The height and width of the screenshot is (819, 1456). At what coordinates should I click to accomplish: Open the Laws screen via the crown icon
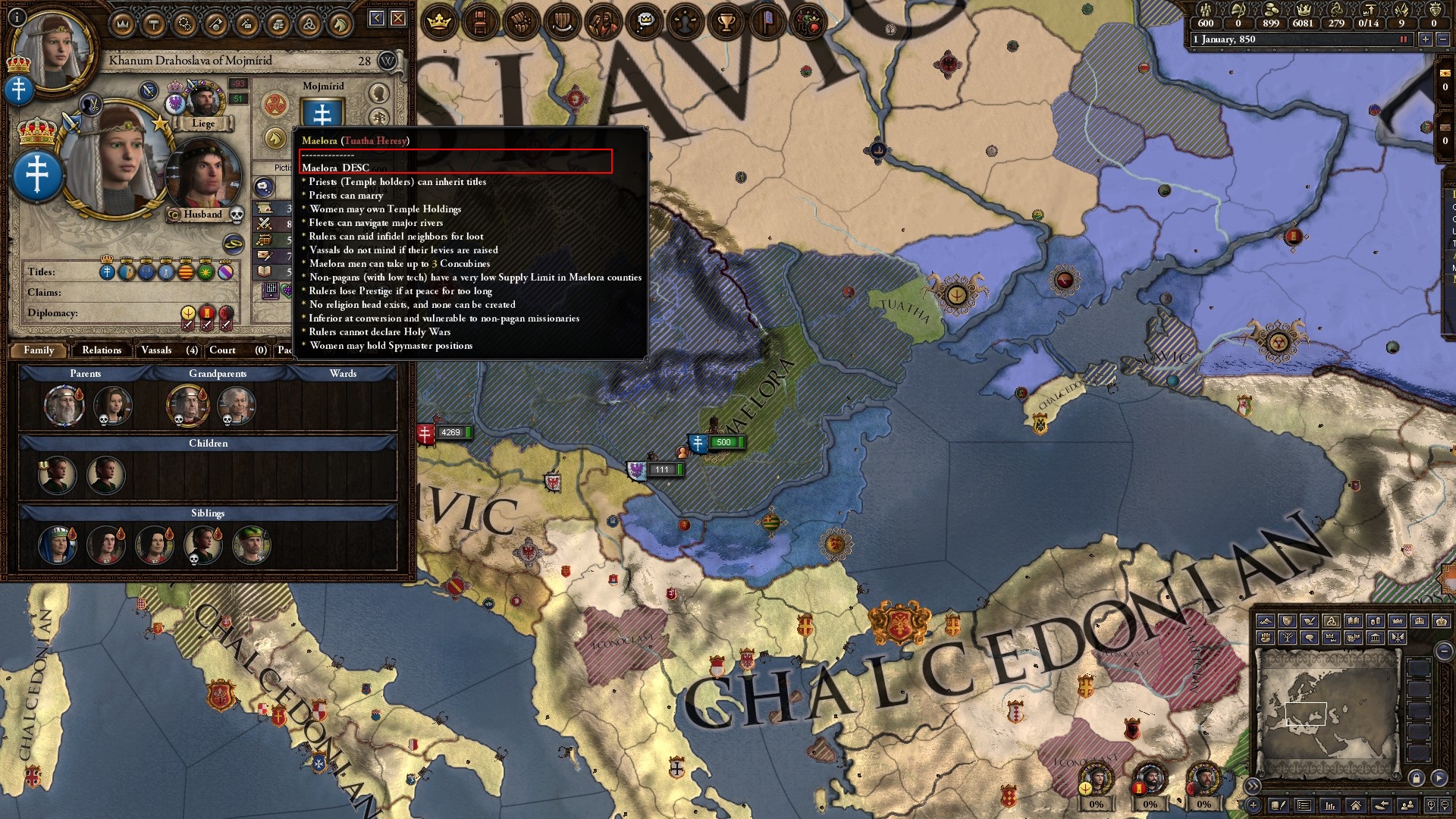(x=438, y=21)
